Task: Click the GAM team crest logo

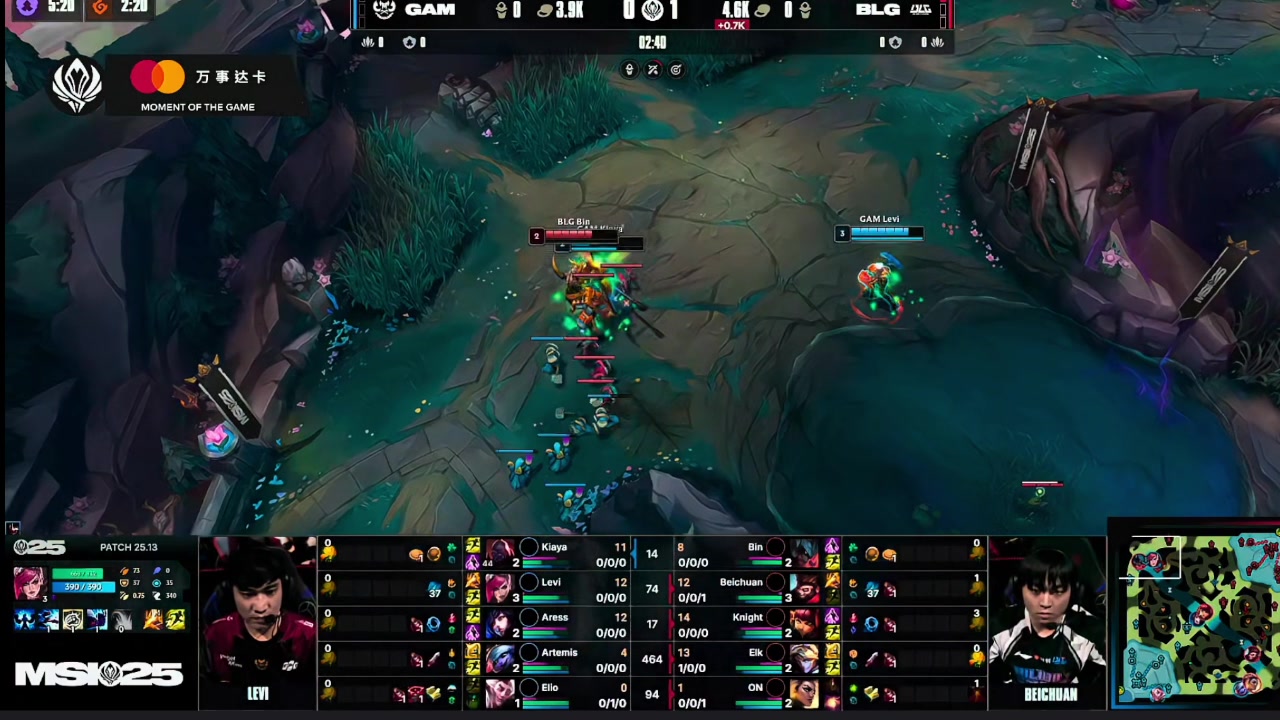Action: [x=385, y=11]
